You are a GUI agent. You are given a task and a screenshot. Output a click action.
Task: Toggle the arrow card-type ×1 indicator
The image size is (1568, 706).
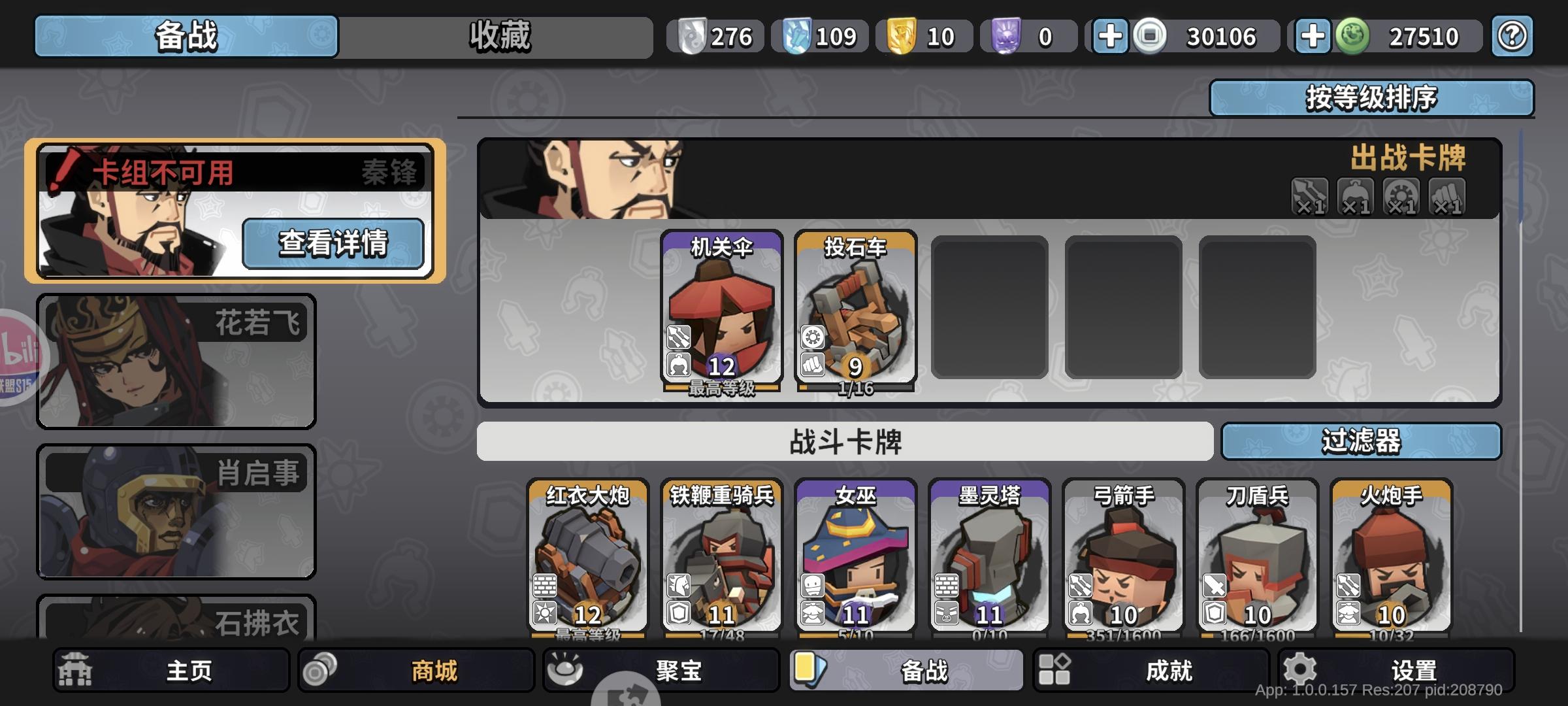1309,196
